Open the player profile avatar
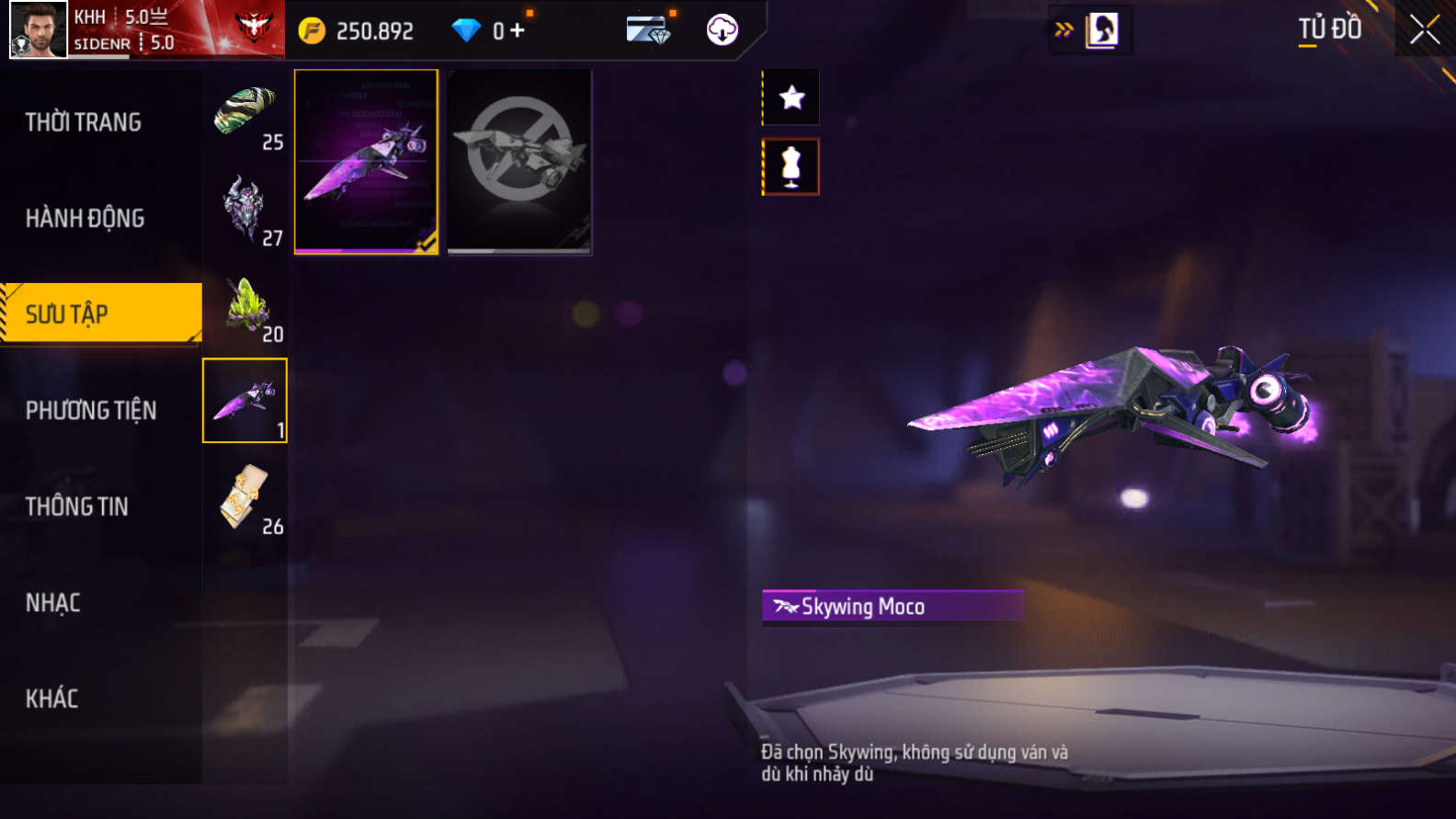The width and height of the screenshot is (1456, 819). point(39,29)
